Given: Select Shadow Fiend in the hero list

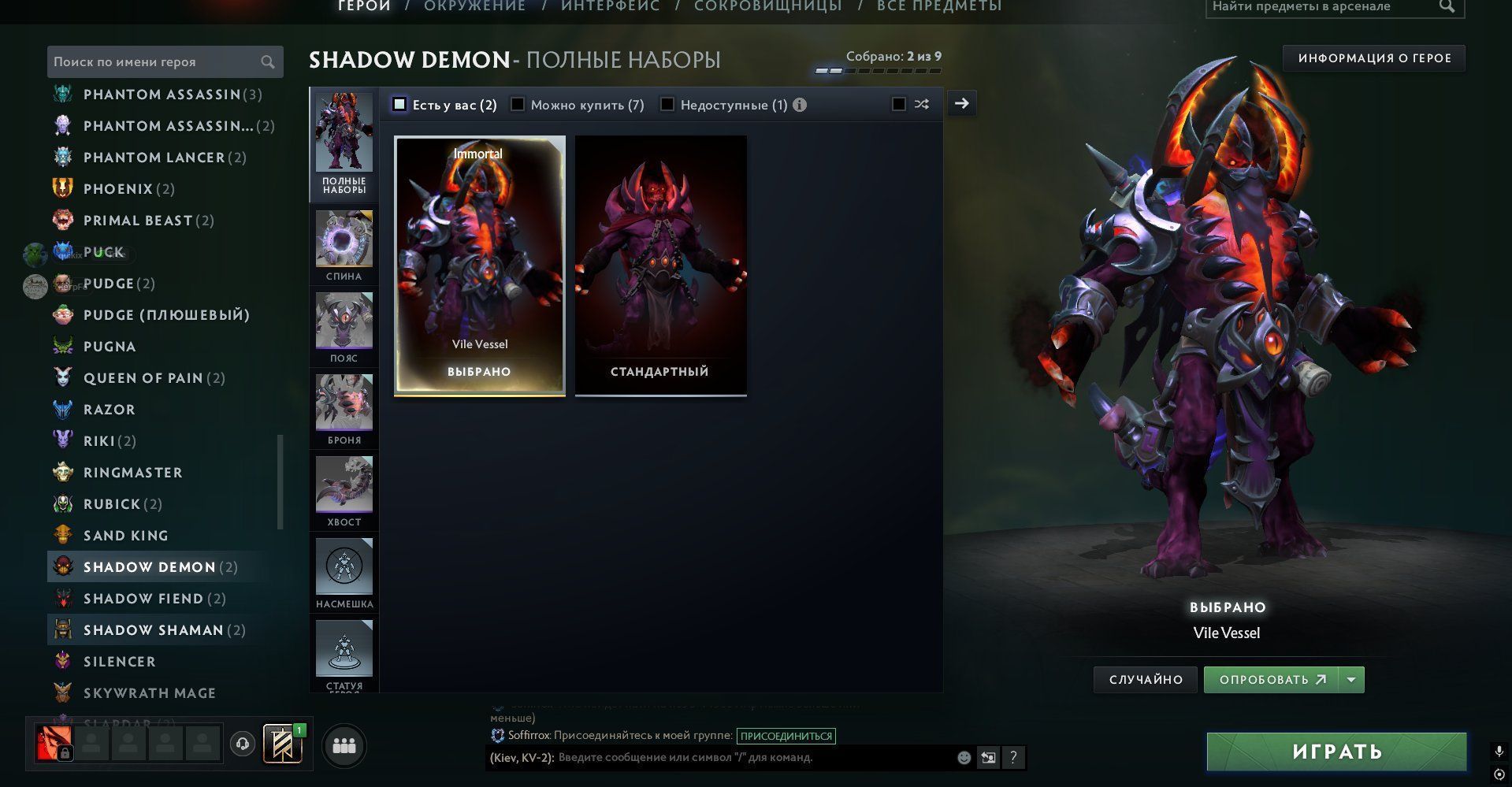Looking at the screenshot, I should click(x=143, y=599).
